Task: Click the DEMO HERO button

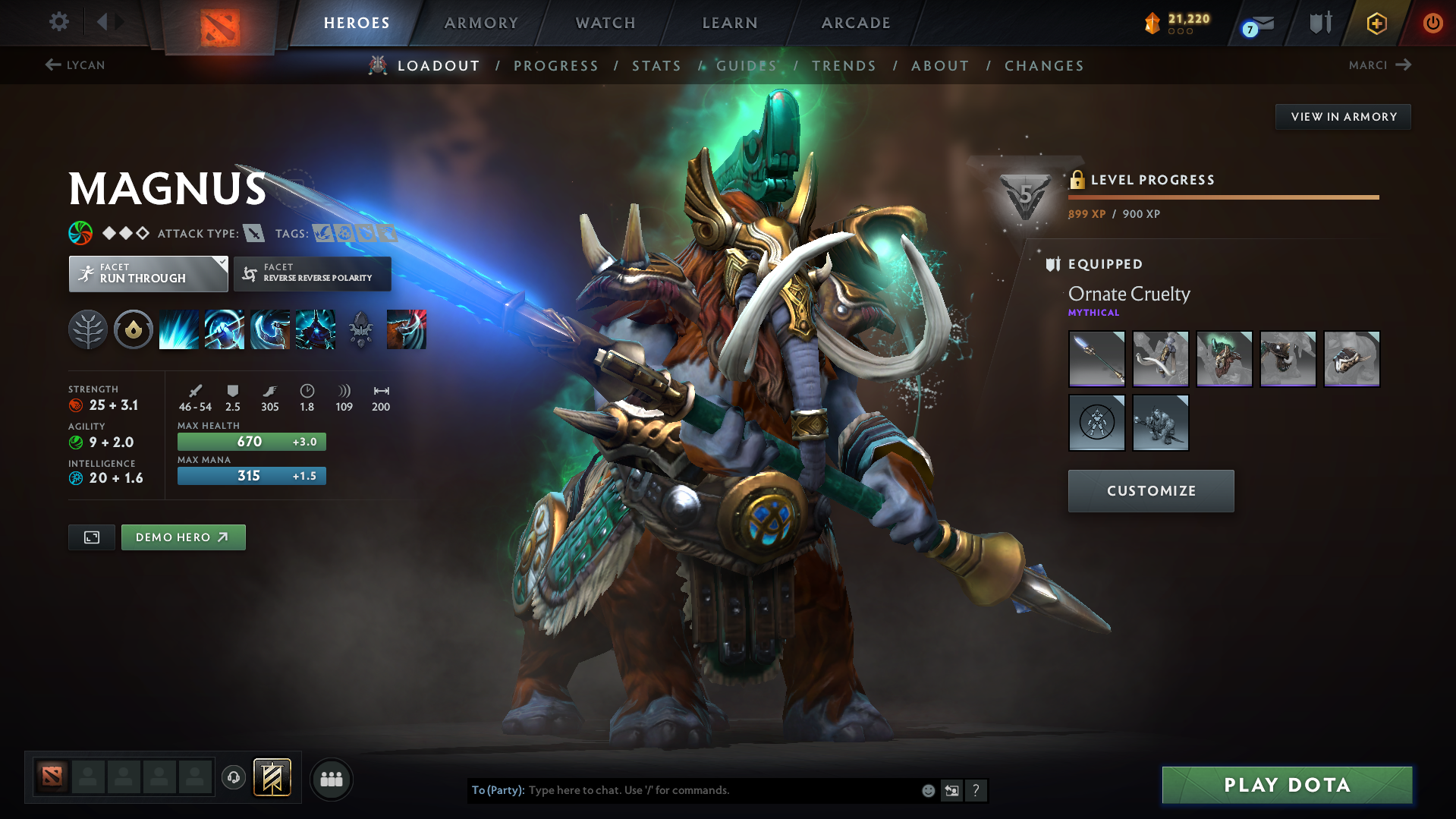Action: [183, 537]
